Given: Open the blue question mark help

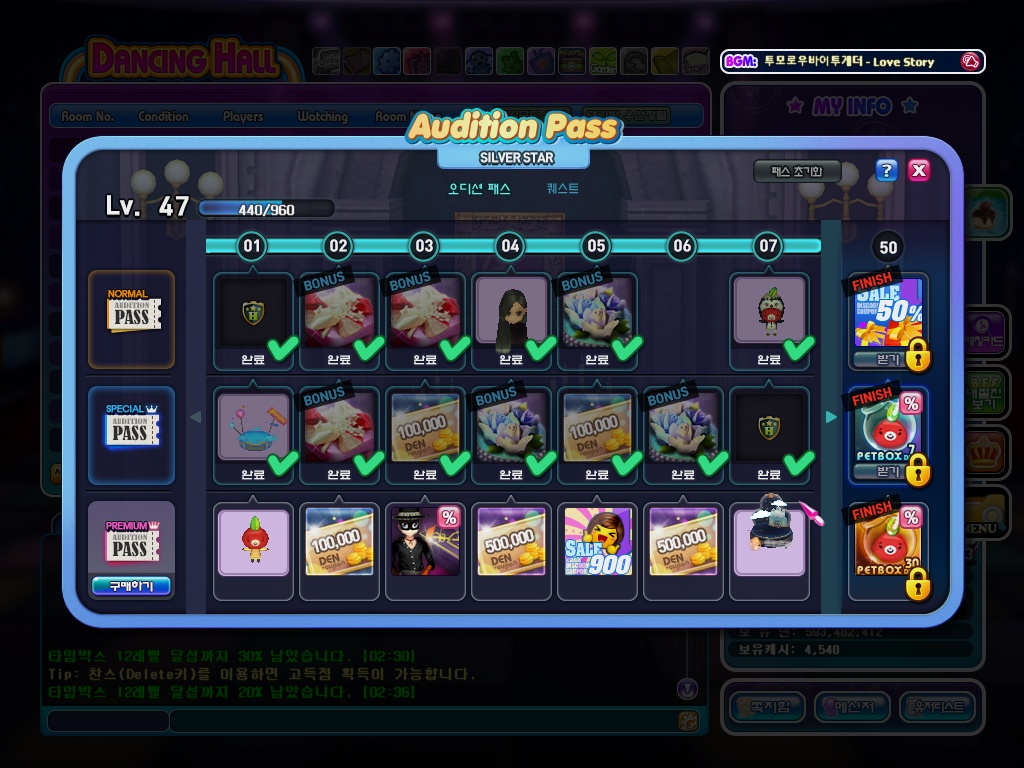Looking at the screenshot, I should click(x=886, y=170).
